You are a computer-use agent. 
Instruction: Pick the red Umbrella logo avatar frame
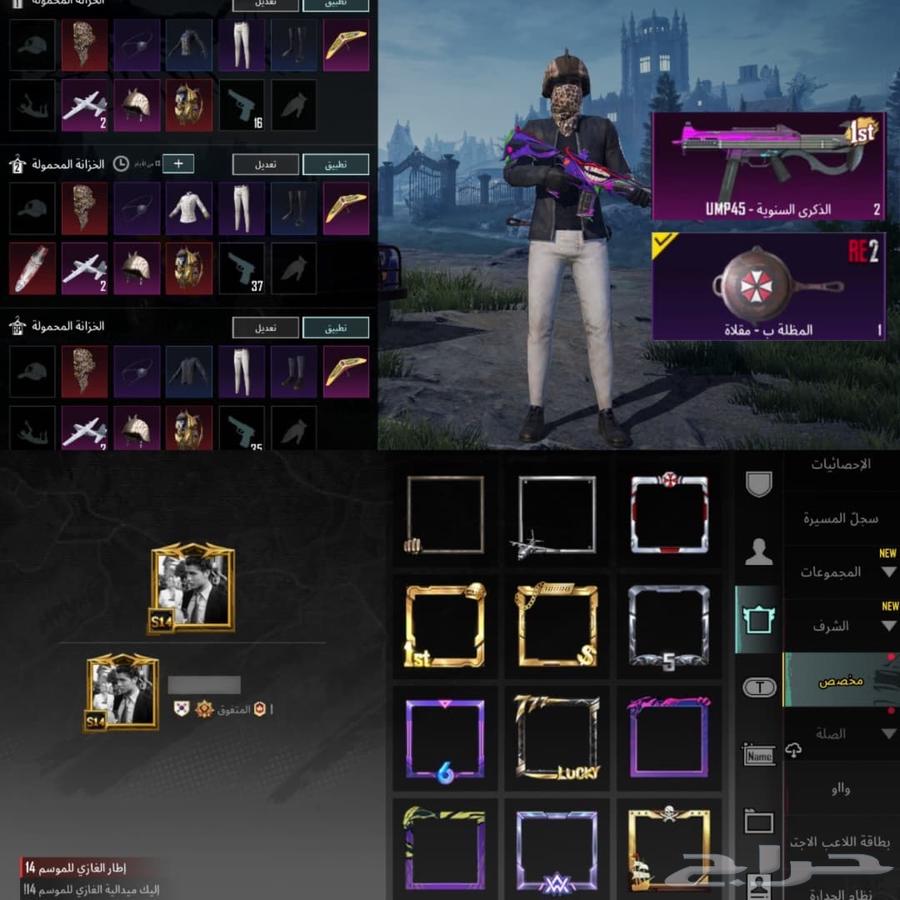(x=669, y=512)
